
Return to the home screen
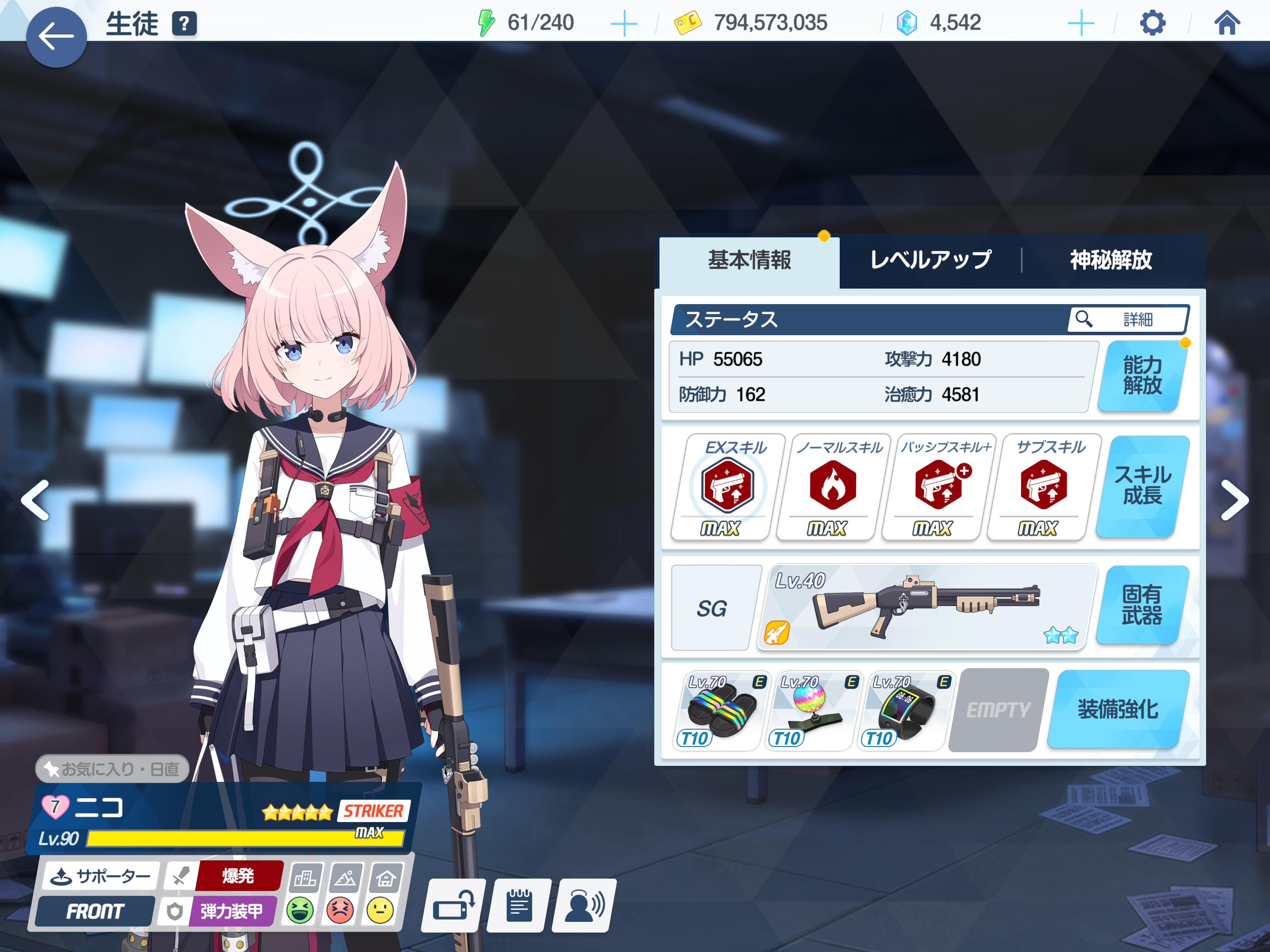click(x=1226, y=23)
